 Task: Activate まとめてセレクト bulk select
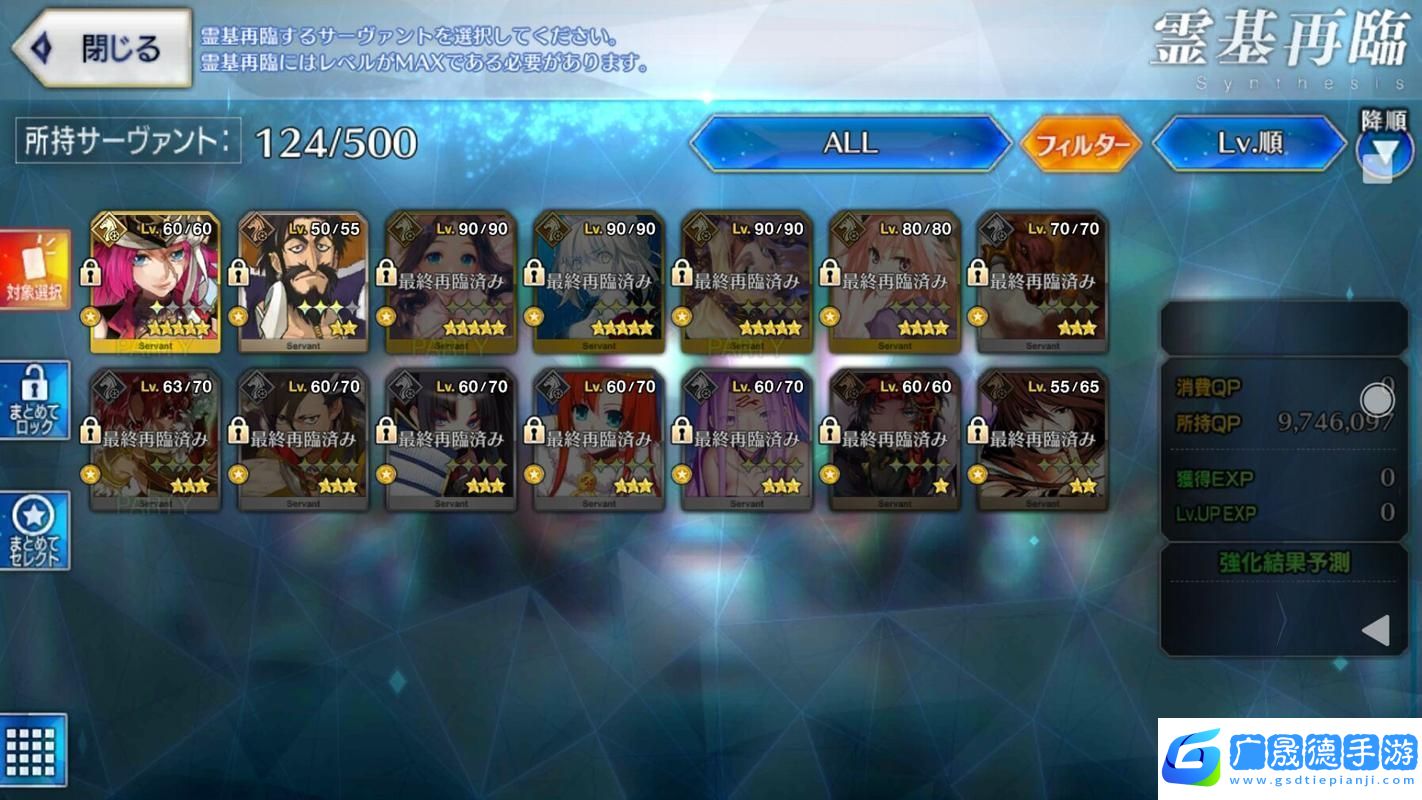click(x=36, y=530)
